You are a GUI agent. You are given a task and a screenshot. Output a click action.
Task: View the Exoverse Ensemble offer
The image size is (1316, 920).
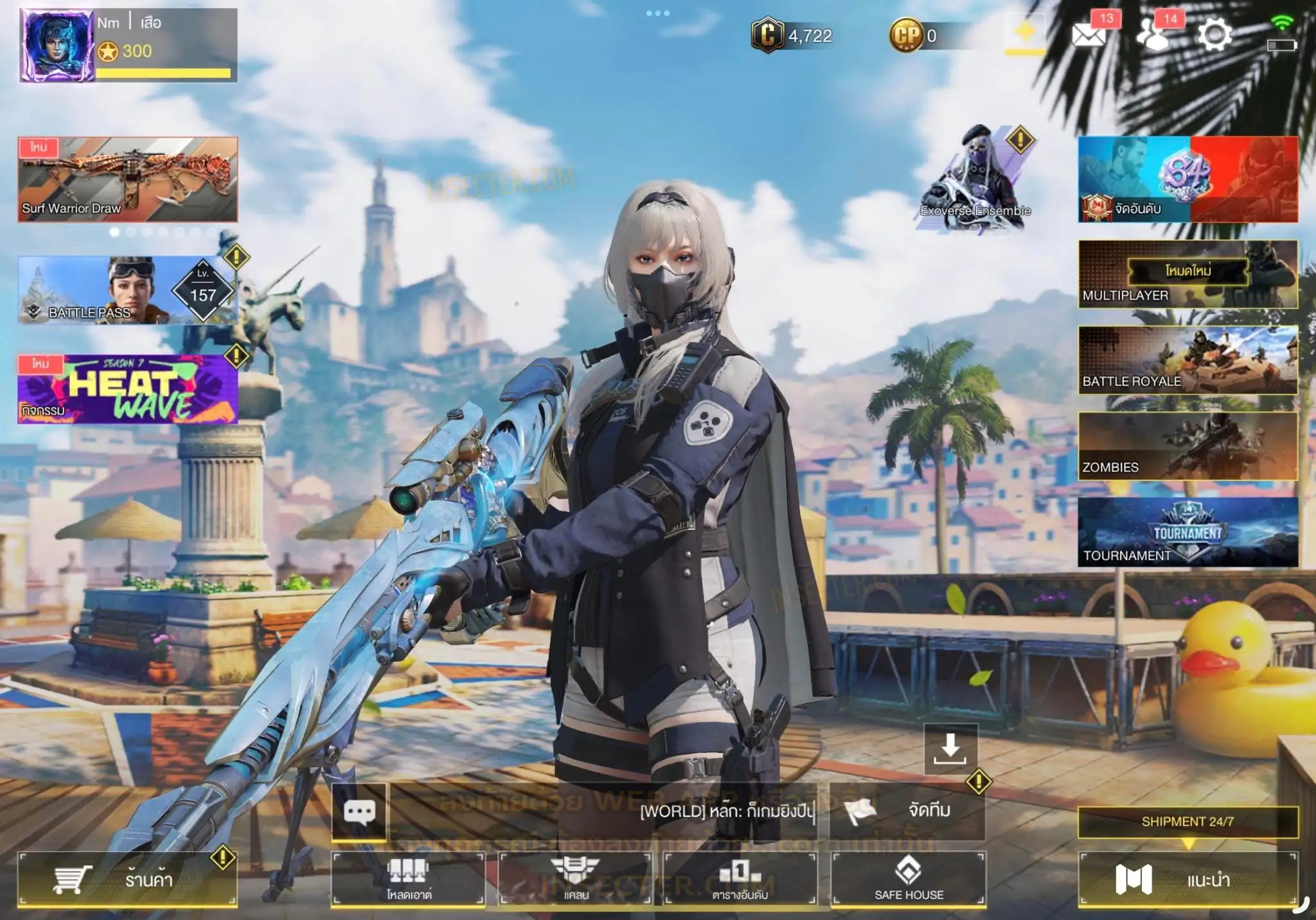pos(975,180)
